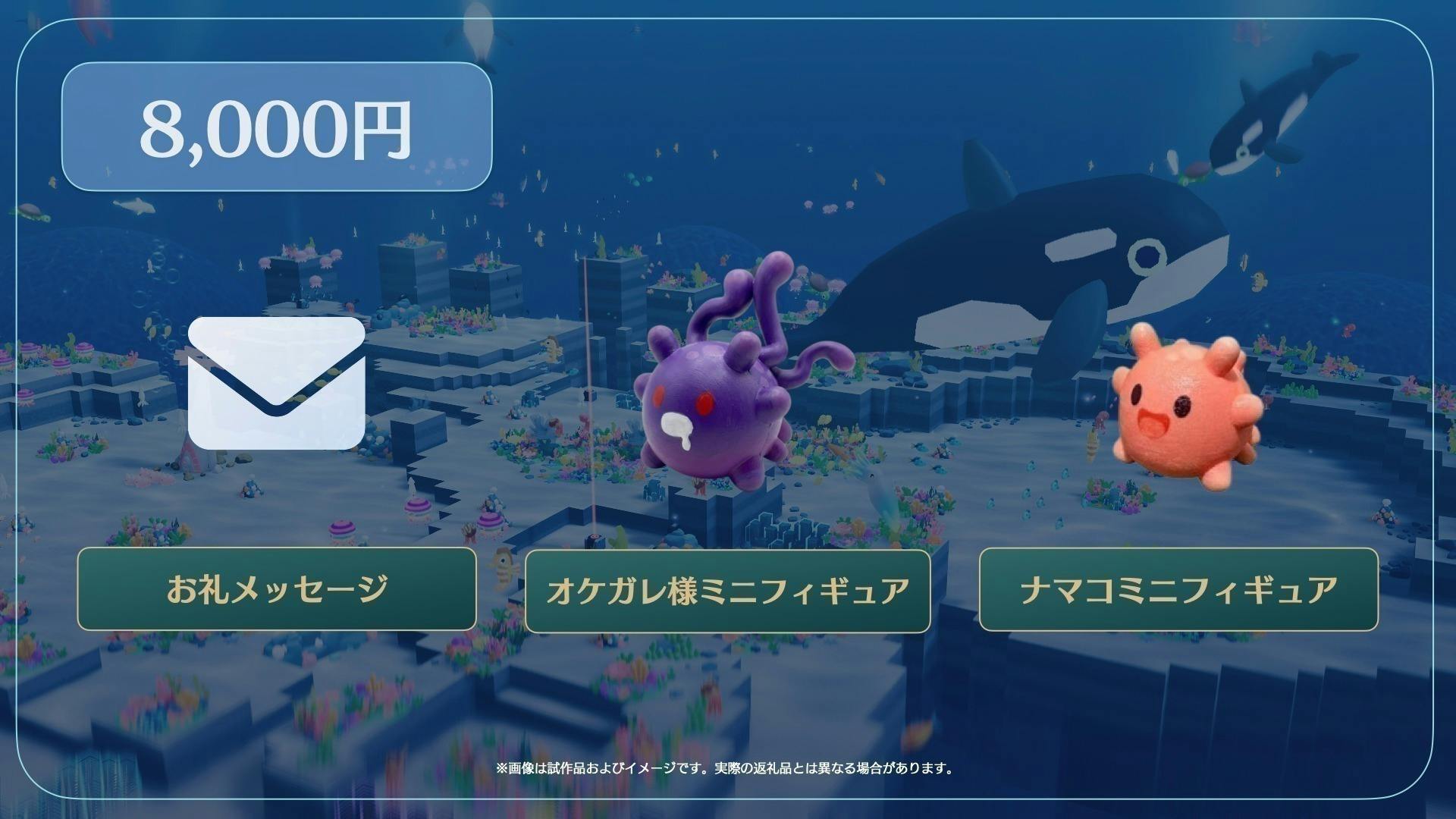Click the ナマコミニフィギュア button
The image size is (1456, 819).
(1178, 589)
